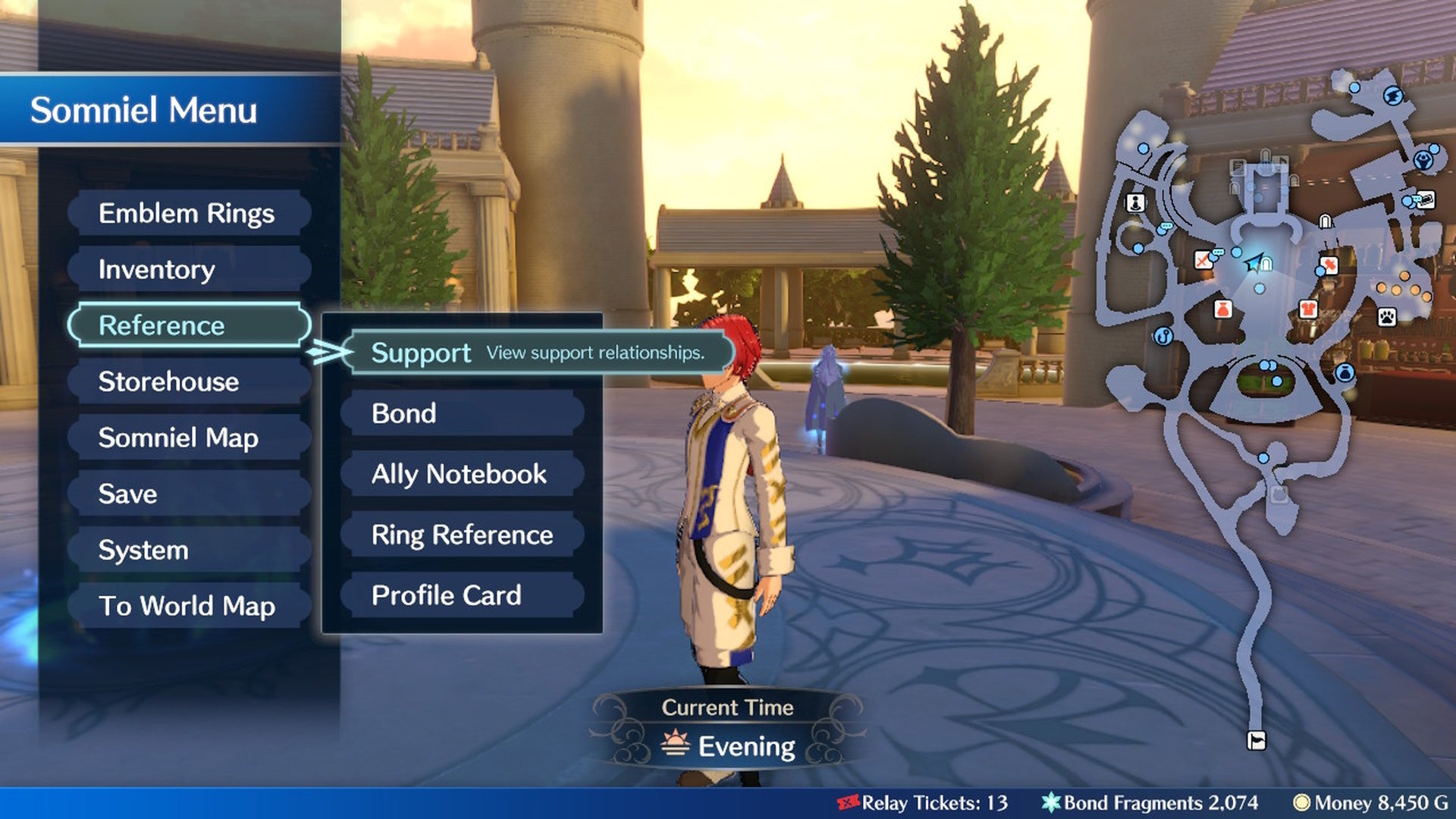This screenshot has height=819, width=1456.
Task: Select the Support option
Action: point(422,353)
